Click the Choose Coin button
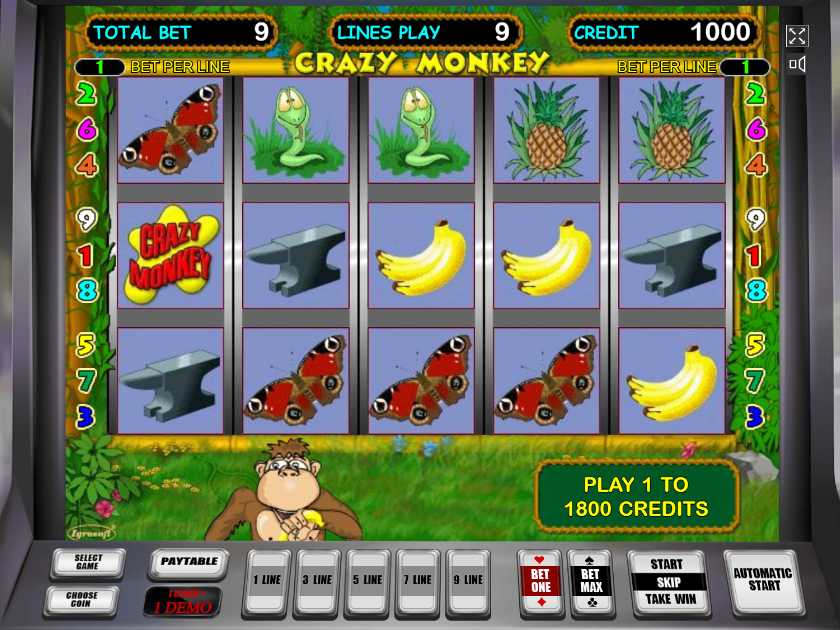This screenshot has height=630, width=840. 81,601
